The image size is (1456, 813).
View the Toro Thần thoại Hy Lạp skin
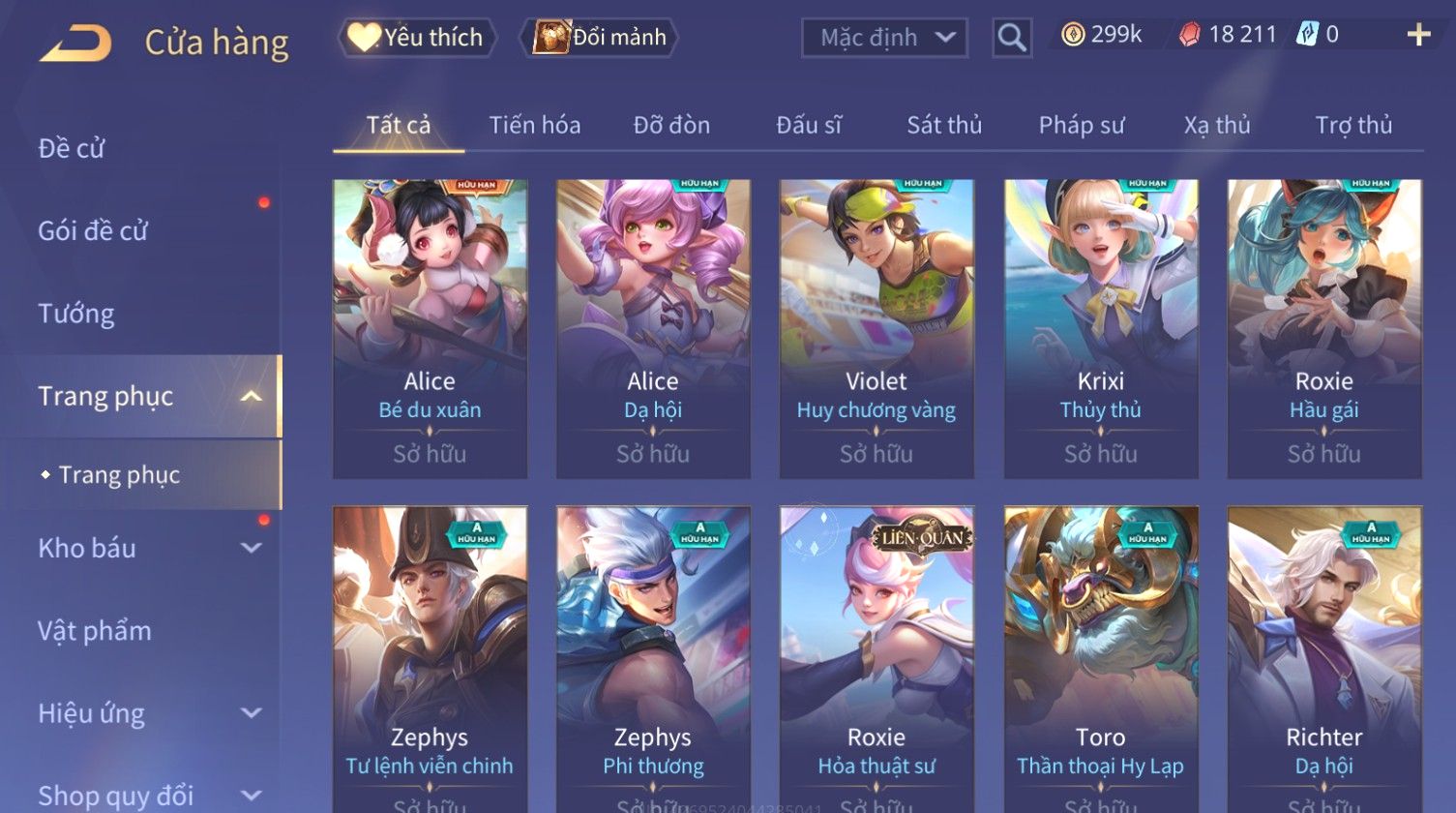(1100, 658)
